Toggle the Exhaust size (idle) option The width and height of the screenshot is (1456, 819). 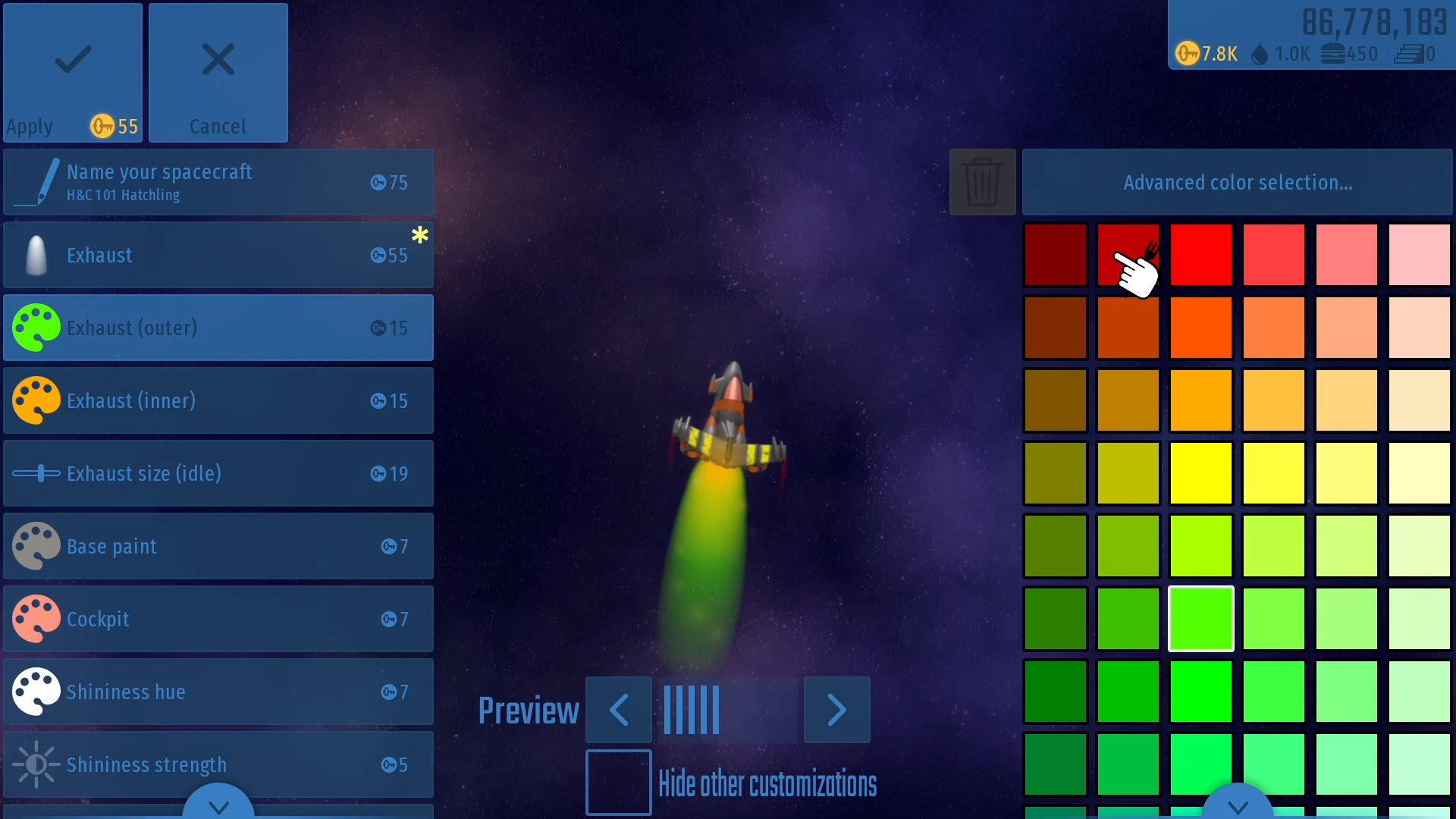(x=218, y=473)
